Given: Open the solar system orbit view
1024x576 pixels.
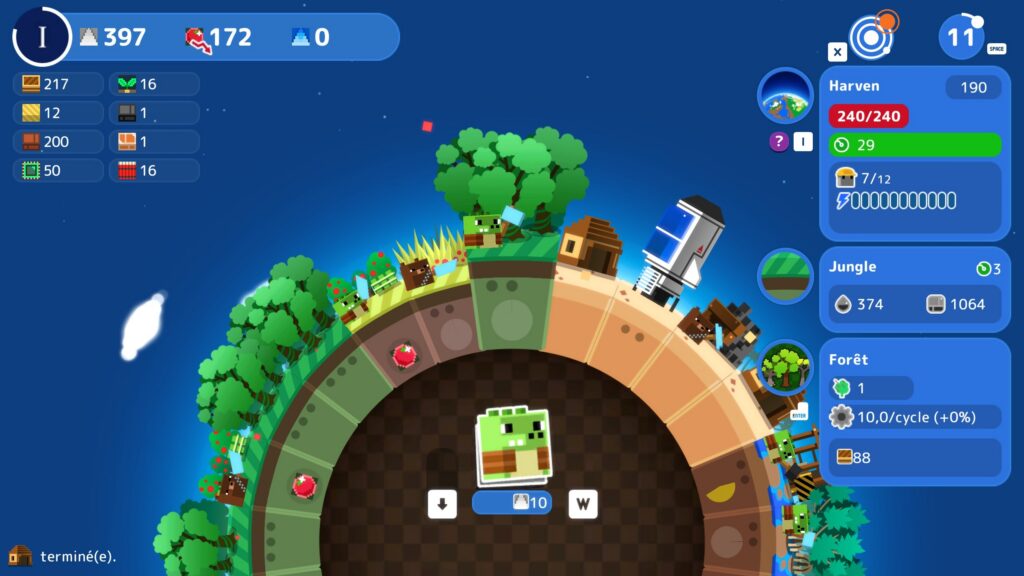Looking at the screenshot, I should pos(872,37).
